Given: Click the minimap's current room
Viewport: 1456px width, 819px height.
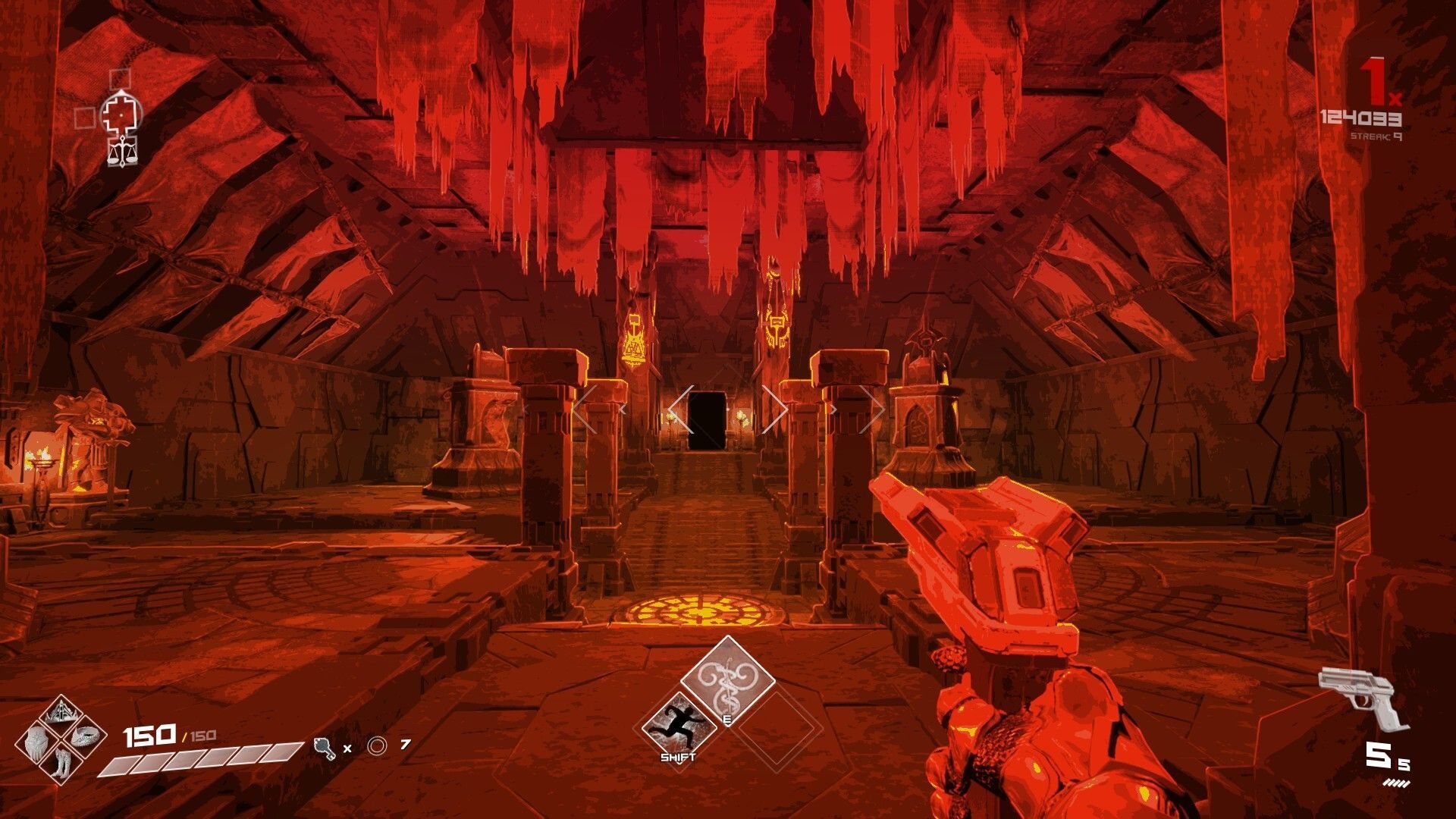Looking at the screenshot, I should [x=121, y=115].
